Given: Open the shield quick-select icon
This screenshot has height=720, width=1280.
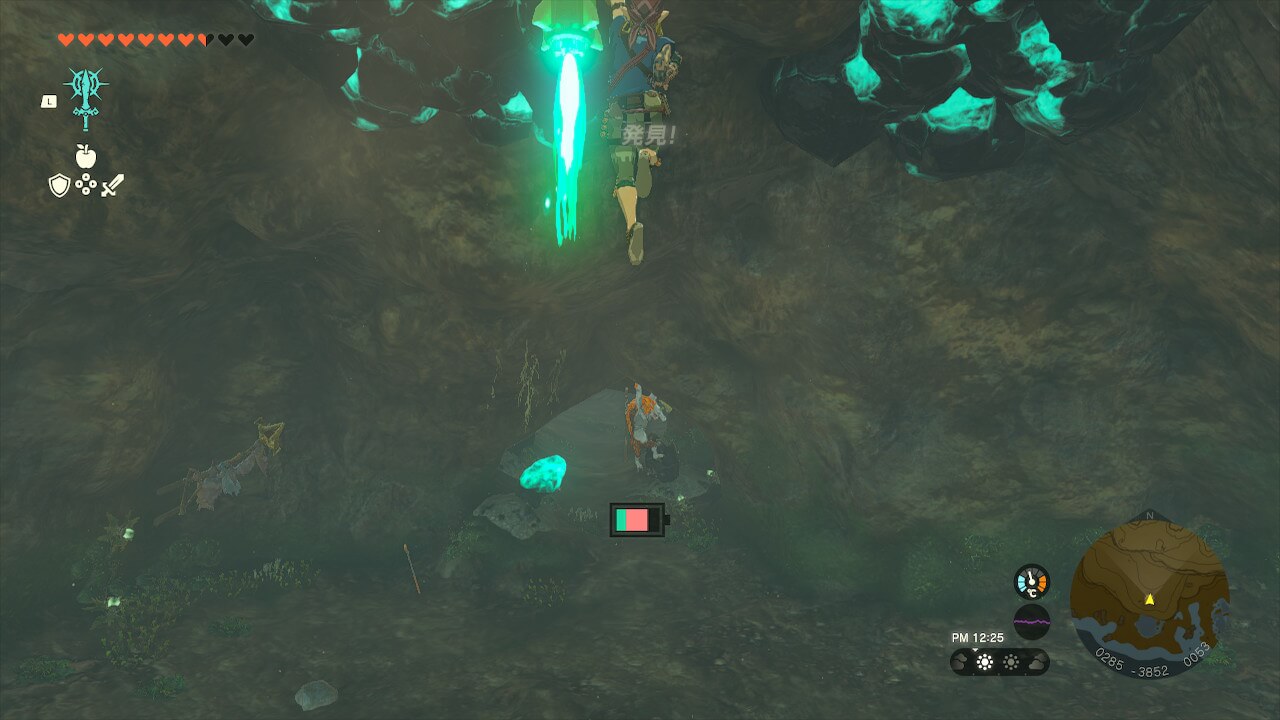Looking at the screenshot, I should [59, 185].
